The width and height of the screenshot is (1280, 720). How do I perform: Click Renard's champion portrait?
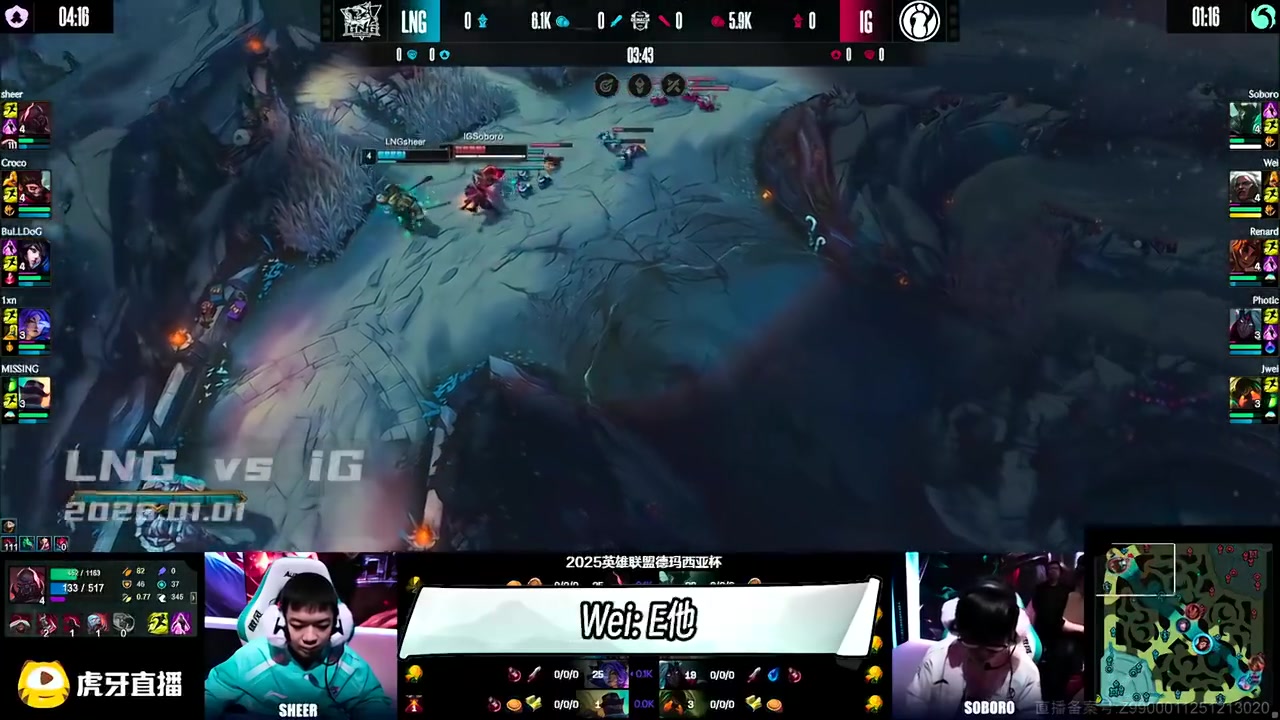(1245, 256)
